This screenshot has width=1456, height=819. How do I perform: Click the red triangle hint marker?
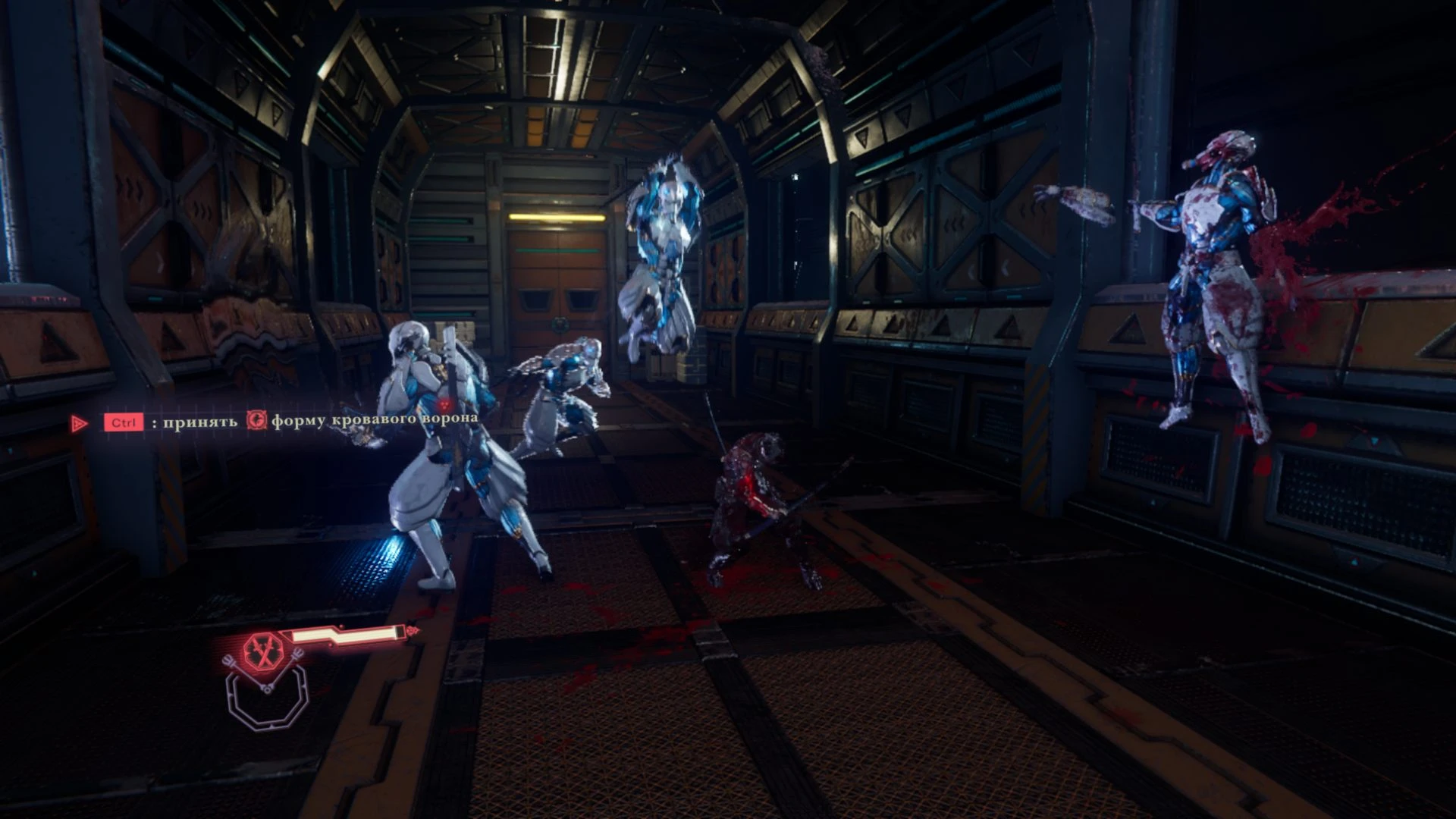coord(79,423)
